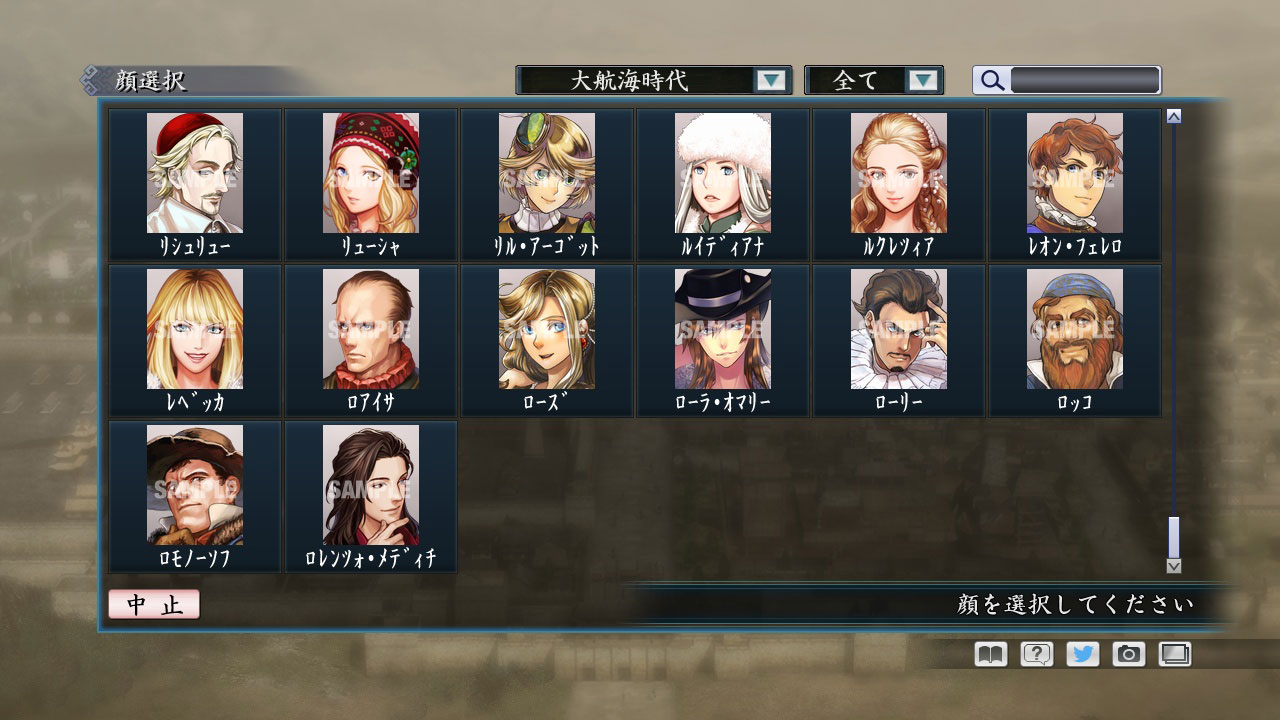Click the magnifying glass search icon

(x=991, y=80)
